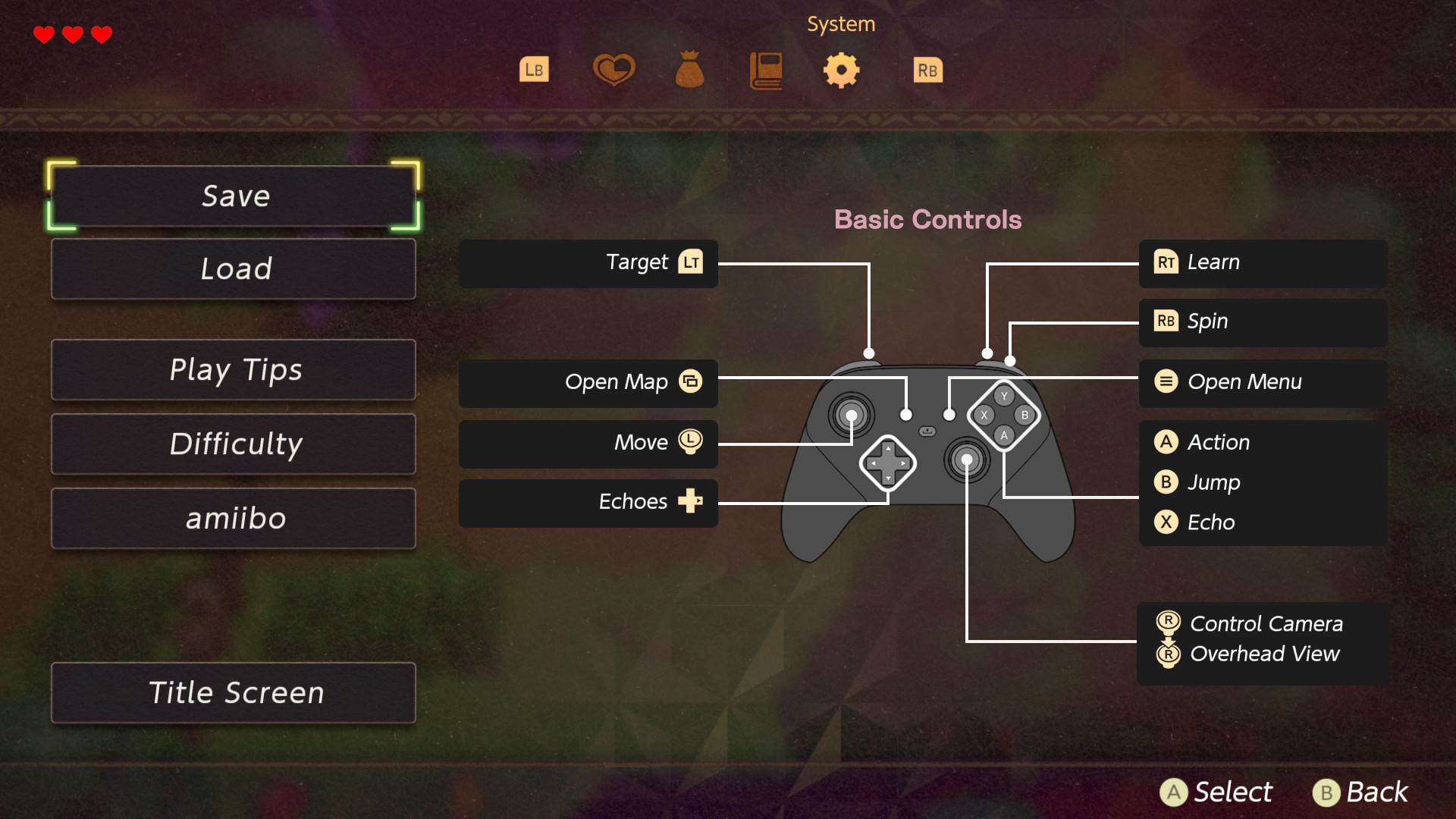This screenshot has width=1456, height=819.
Task: Click the RB tab-switch icon
Action: click(x=927, y=70)
